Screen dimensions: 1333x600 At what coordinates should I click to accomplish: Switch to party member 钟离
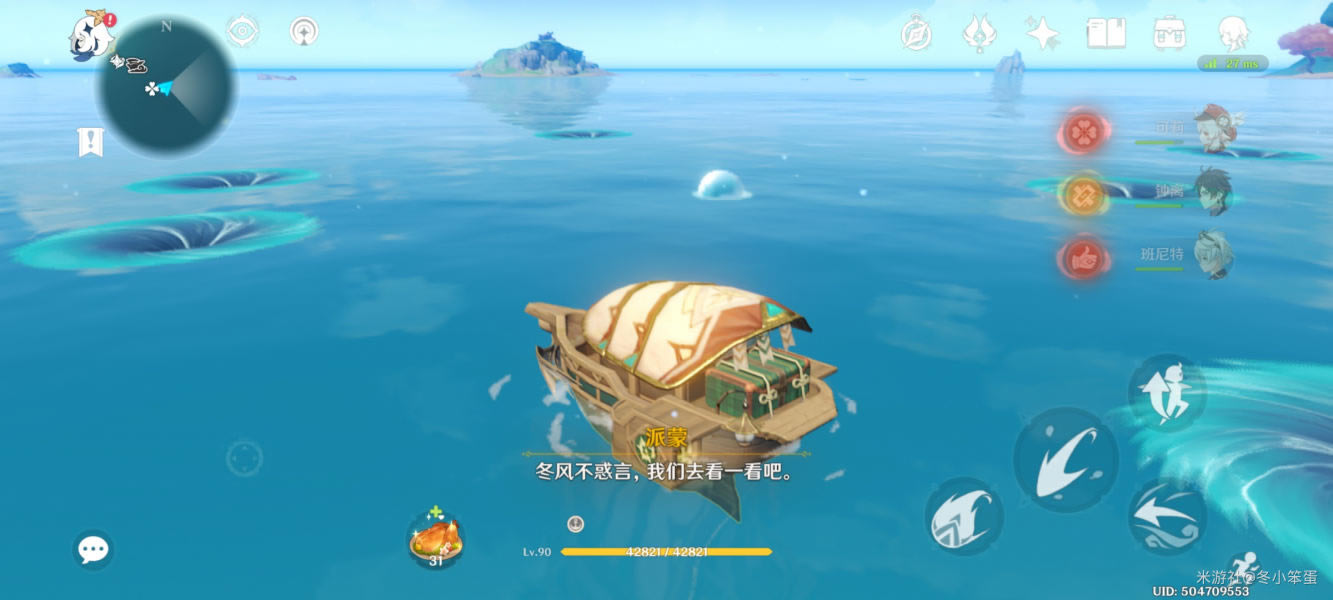tap(1213, 192)
